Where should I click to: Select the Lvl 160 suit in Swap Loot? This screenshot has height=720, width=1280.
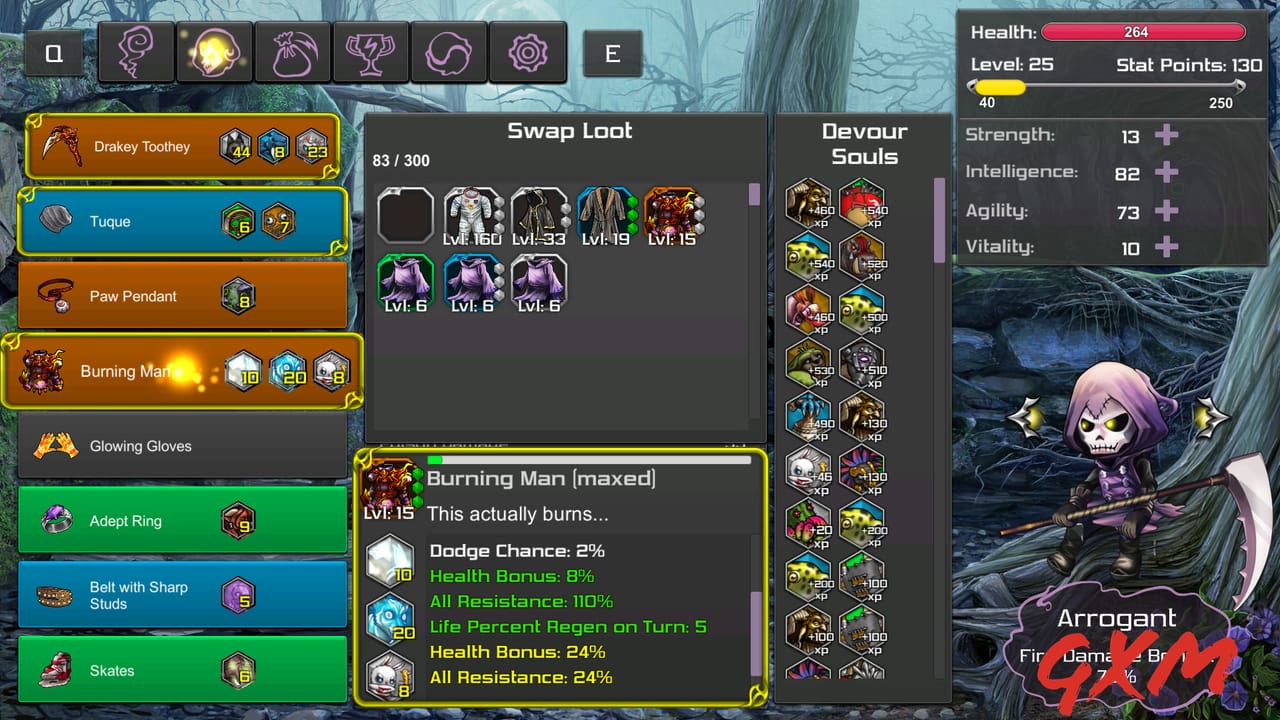473,211
